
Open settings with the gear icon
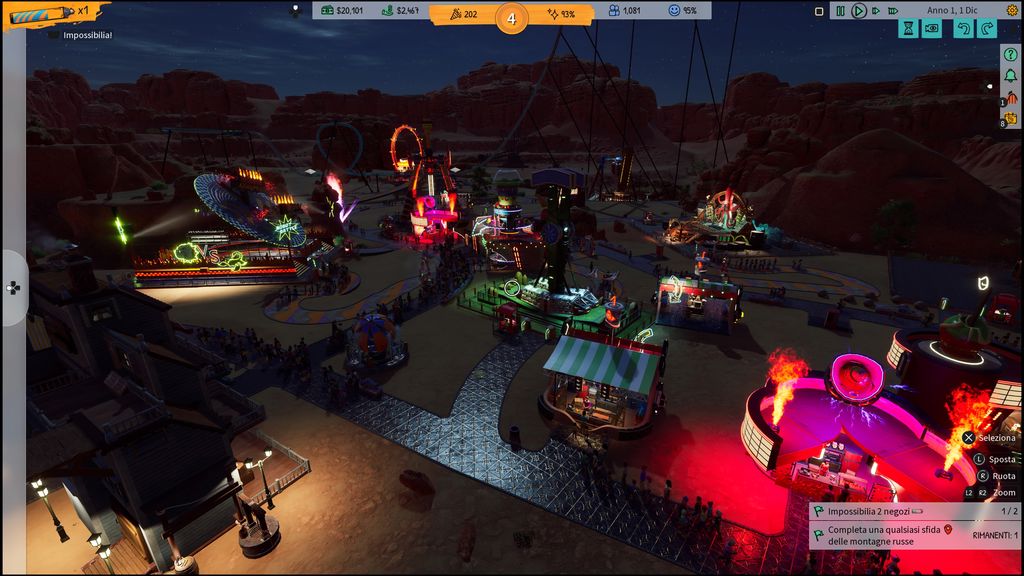pos(1010,11)
